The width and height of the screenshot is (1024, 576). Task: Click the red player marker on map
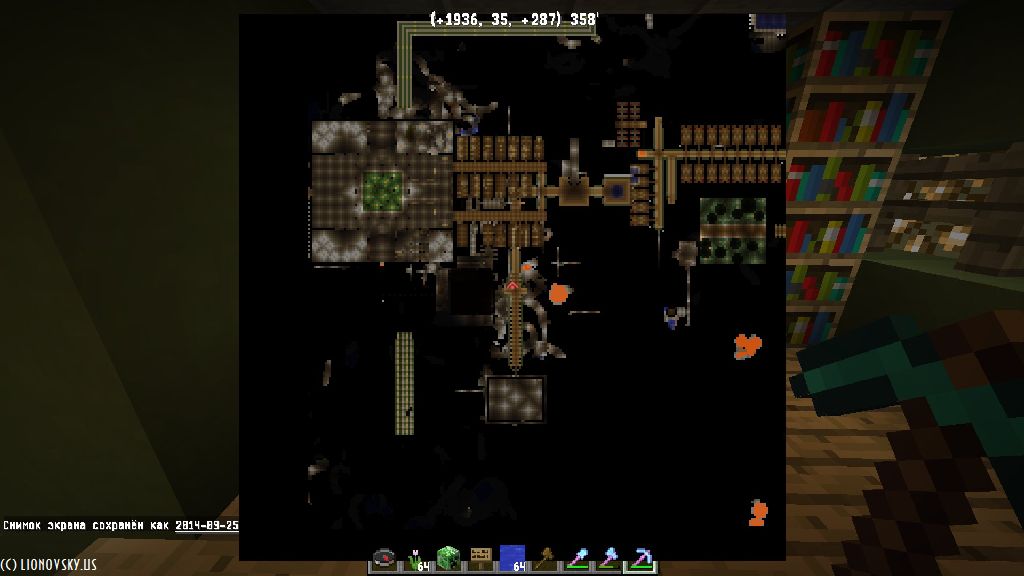(x=512, y=286)
